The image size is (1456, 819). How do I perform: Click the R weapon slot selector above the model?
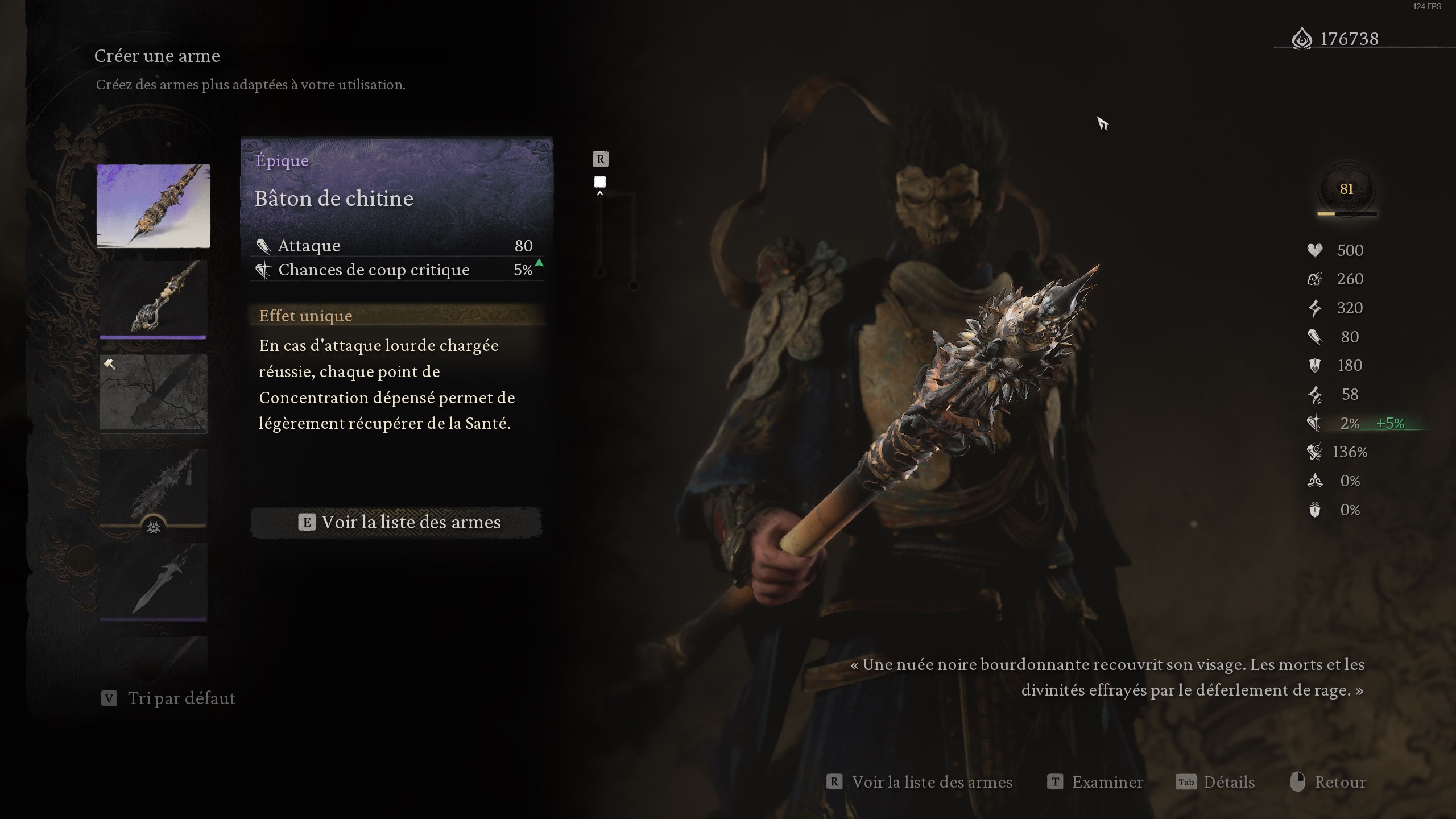click(x=600, y=159)
